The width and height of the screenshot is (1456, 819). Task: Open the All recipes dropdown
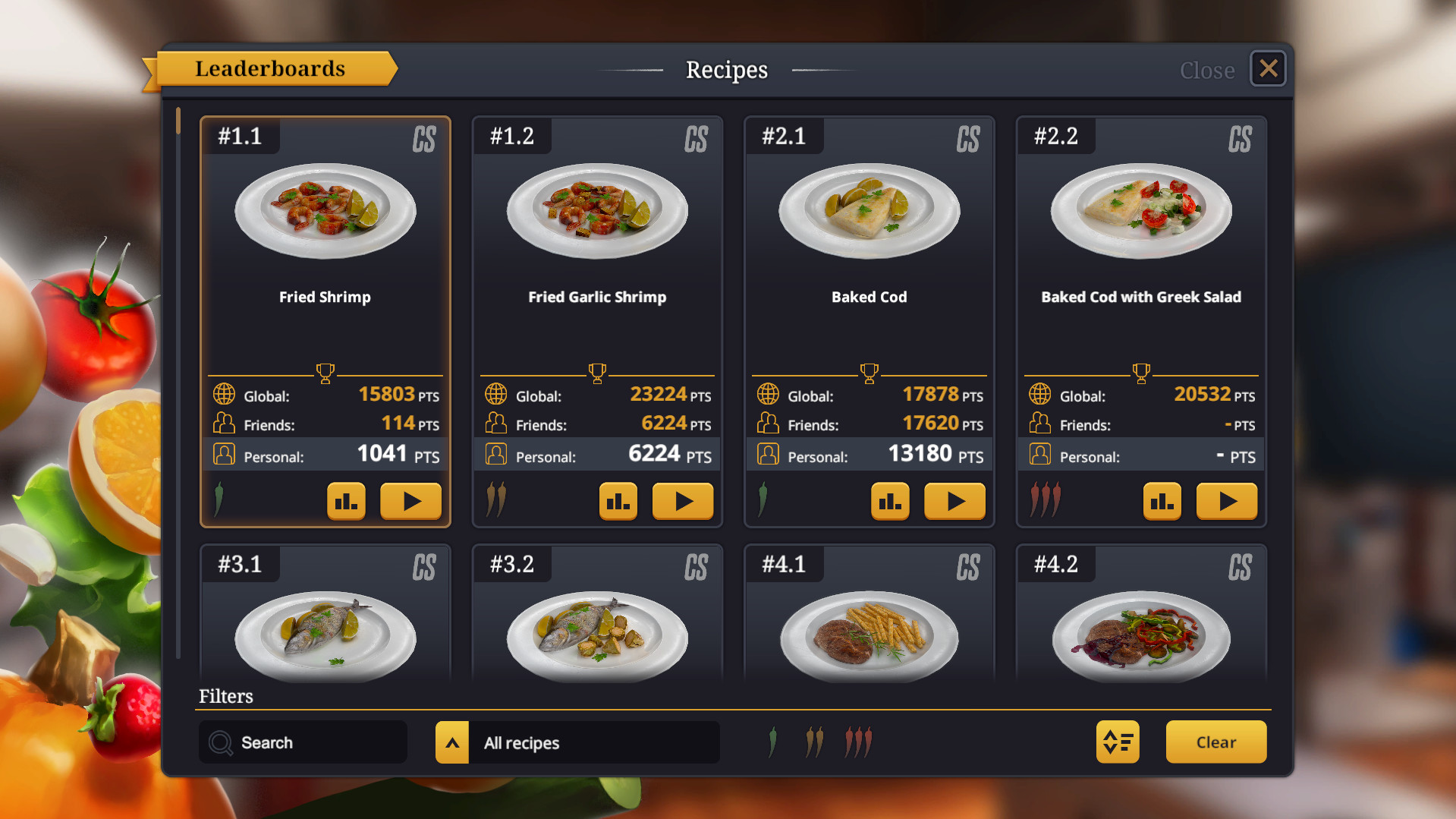577,742
